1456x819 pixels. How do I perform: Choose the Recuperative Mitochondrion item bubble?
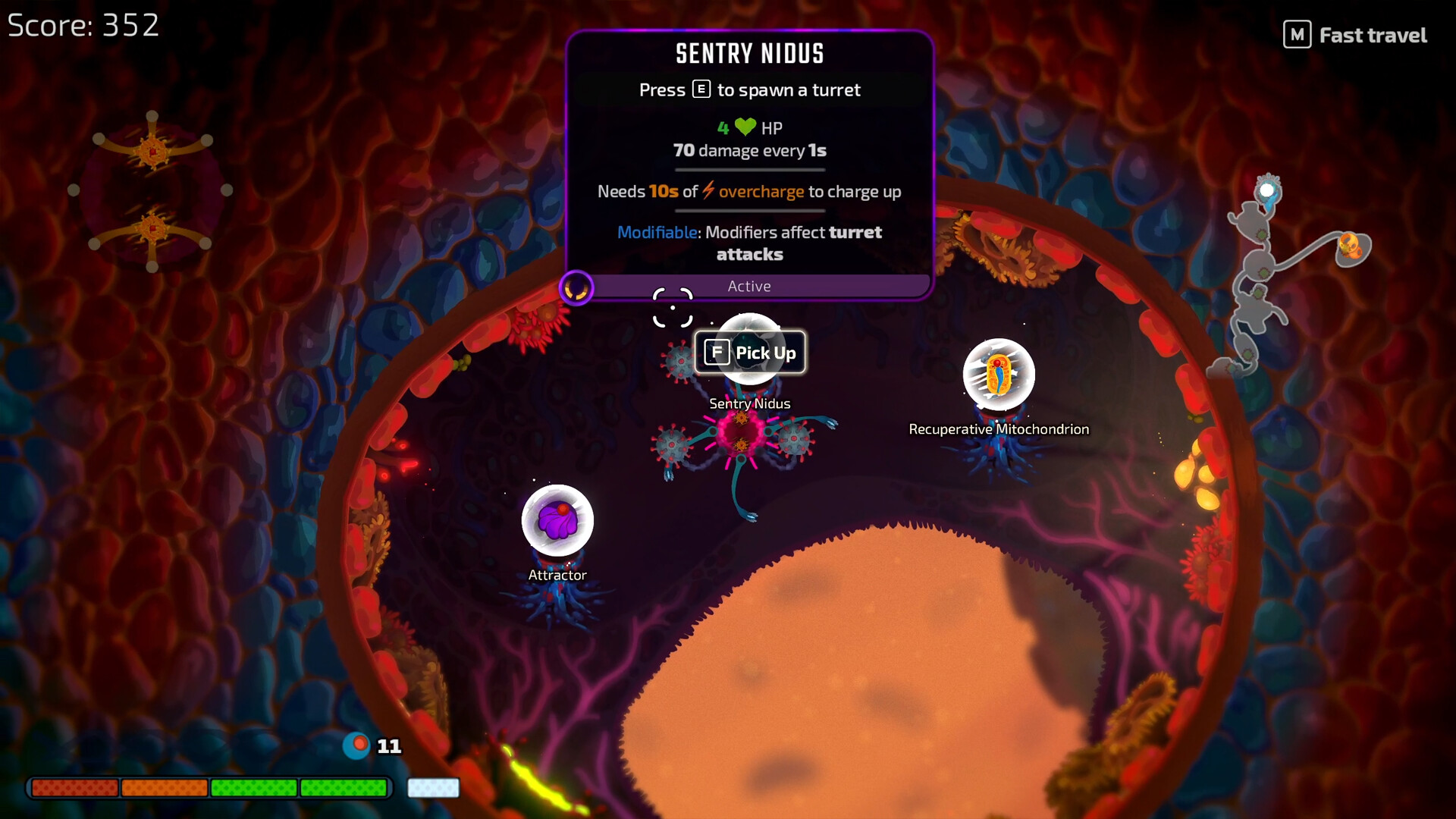point(999,375)
